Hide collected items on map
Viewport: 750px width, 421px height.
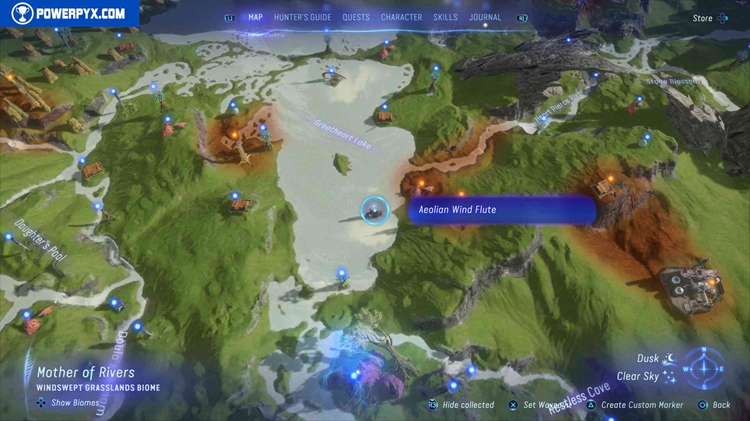tap(461, 405)
